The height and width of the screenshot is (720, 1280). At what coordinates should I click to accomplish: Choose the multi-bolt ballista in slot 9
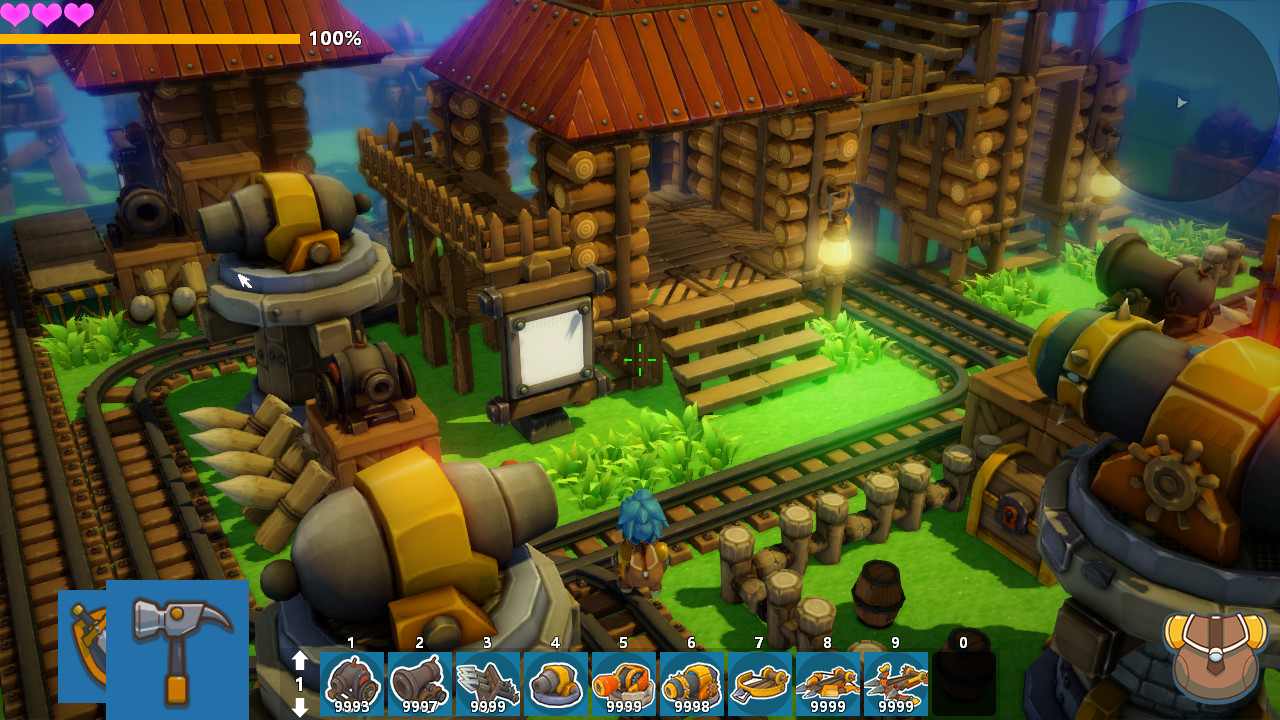(x=896, y=684)
